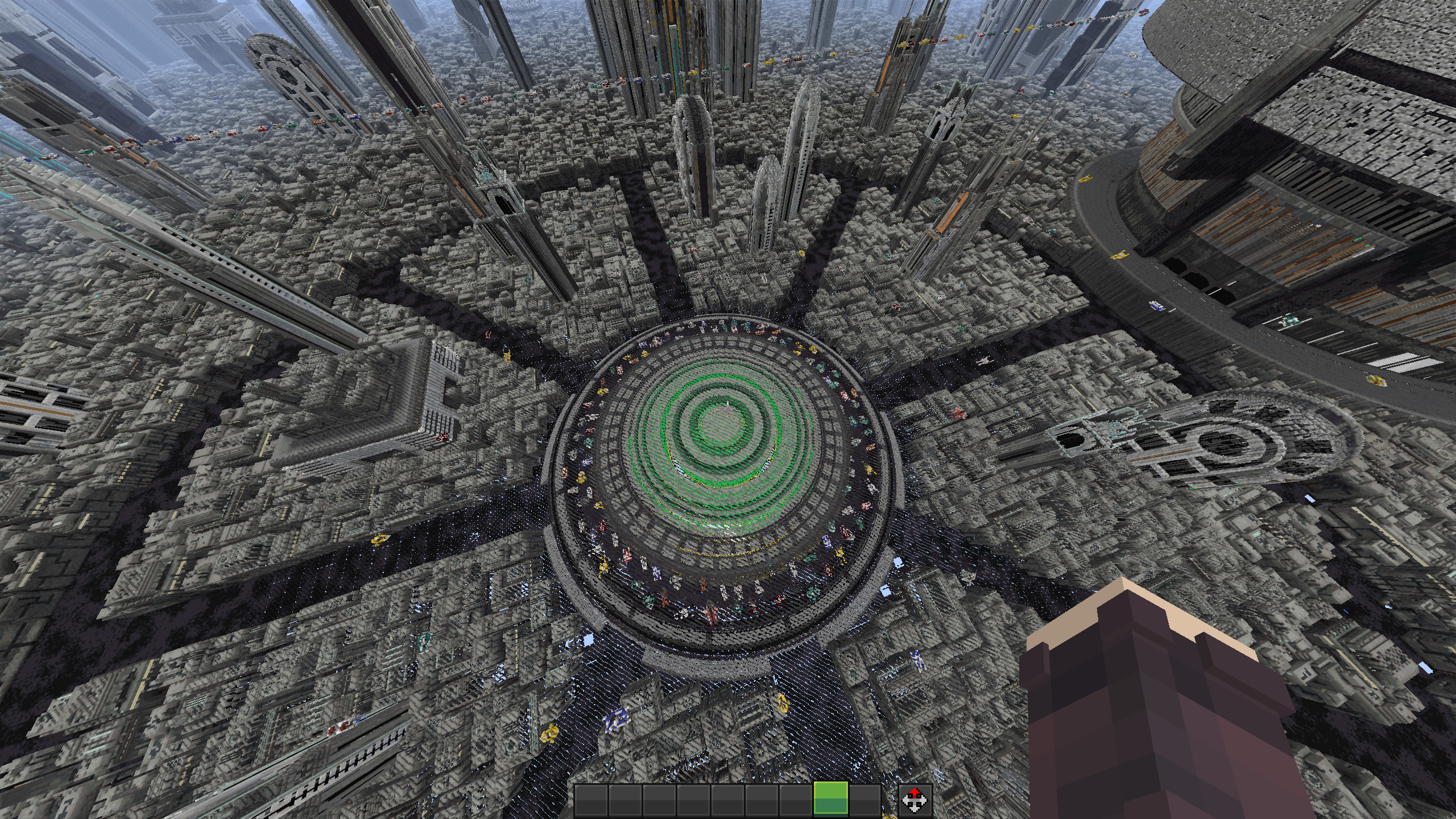The image size is (1456, 819).
Task: Select the highlighted green hotbar slot
Action: pyautogui.click(x=830, y=801)
